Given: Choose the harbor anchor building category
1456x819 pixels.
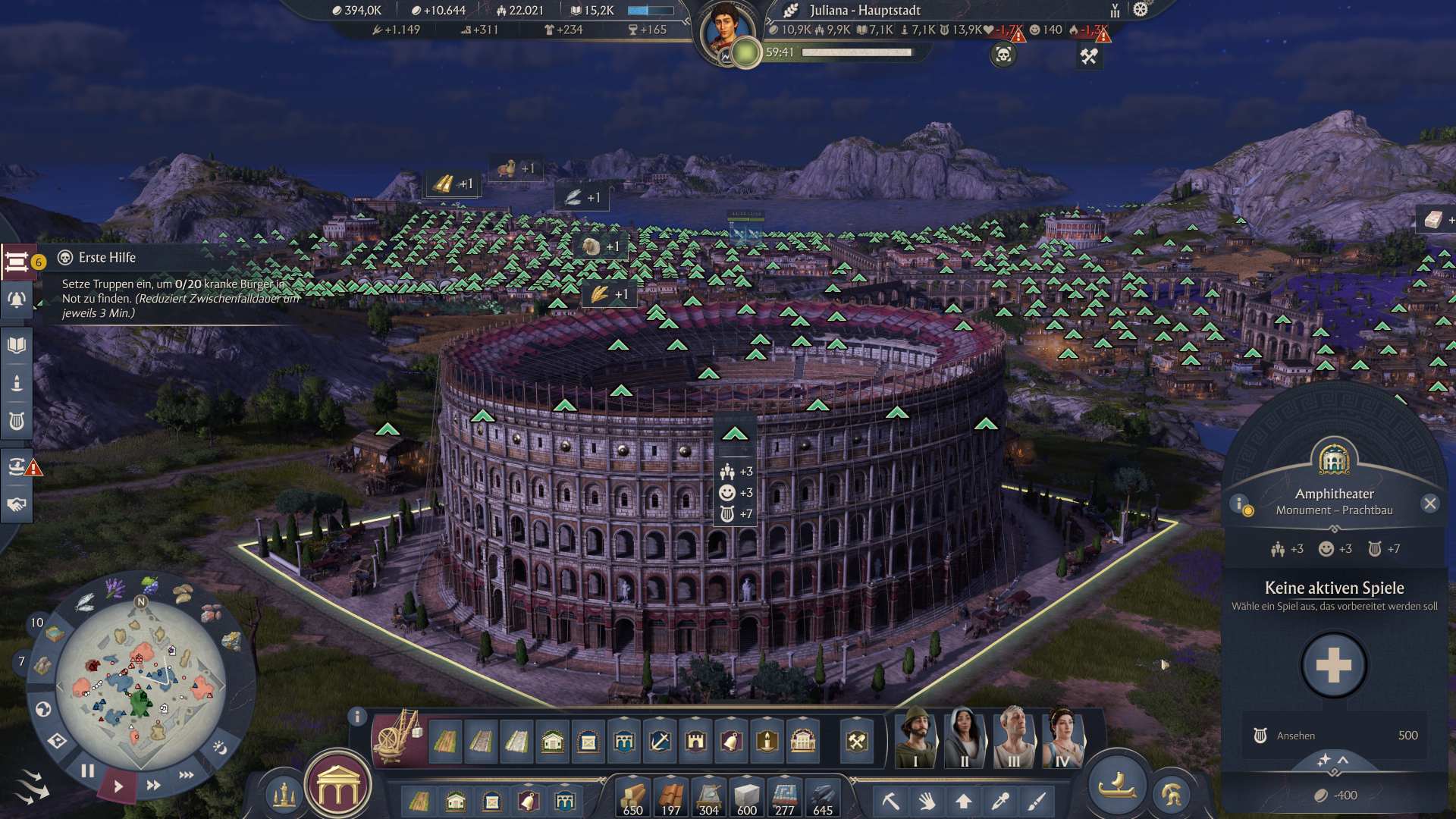Looking at the screenshot, I should pos(659,741).
